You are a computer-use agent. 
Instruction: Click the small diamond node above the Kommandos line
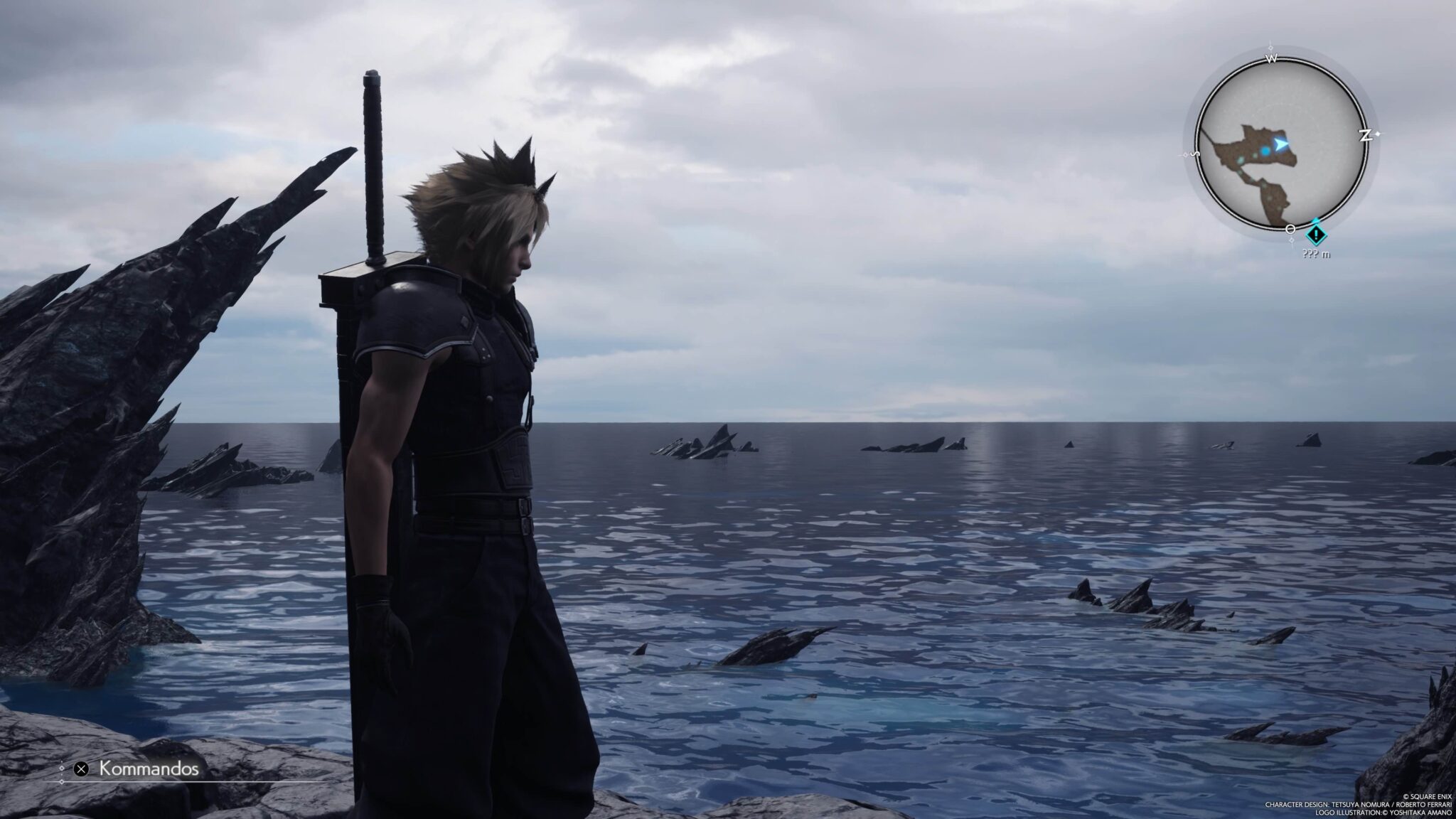coord(62,769)
